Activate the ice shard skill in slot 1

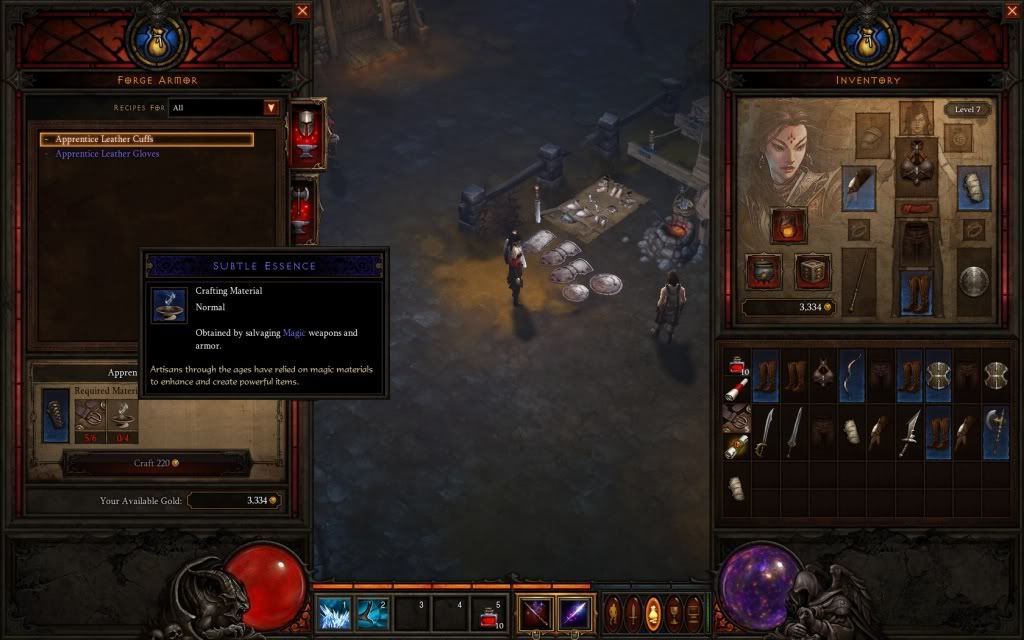coord(333,612)
